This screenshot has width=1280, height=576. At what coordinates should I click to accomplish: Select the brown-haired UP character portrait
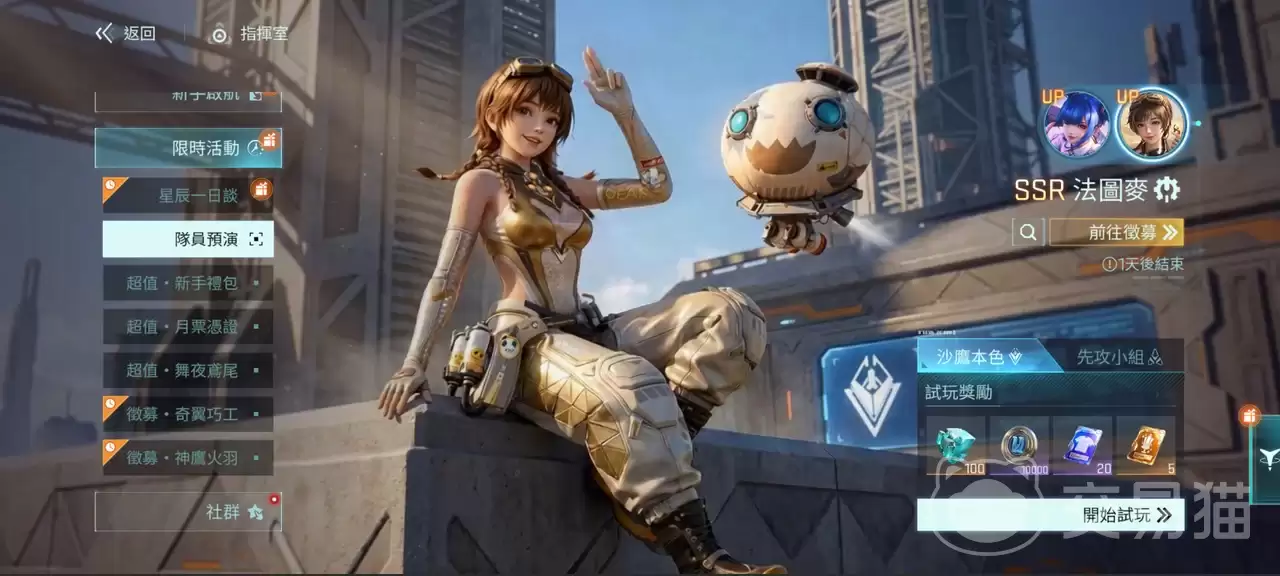coord(1151,124)
